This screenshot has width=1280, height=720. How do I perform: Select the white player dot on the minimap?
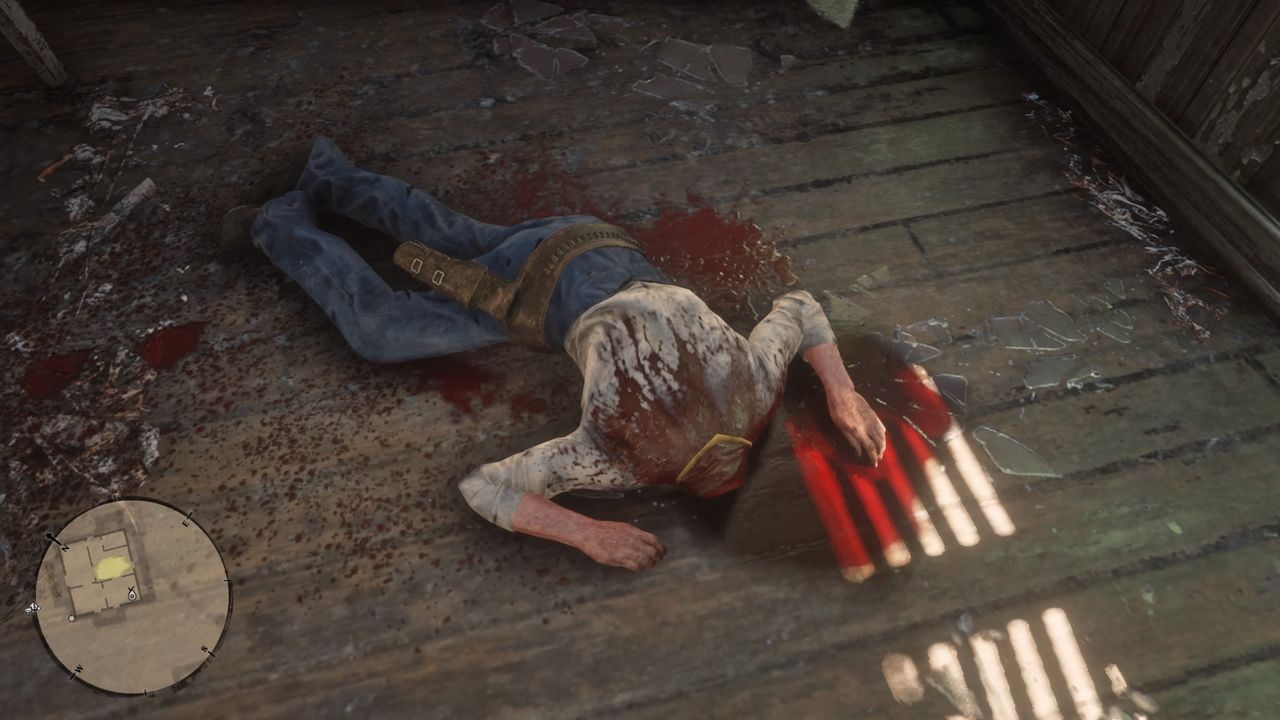point(72,618)
